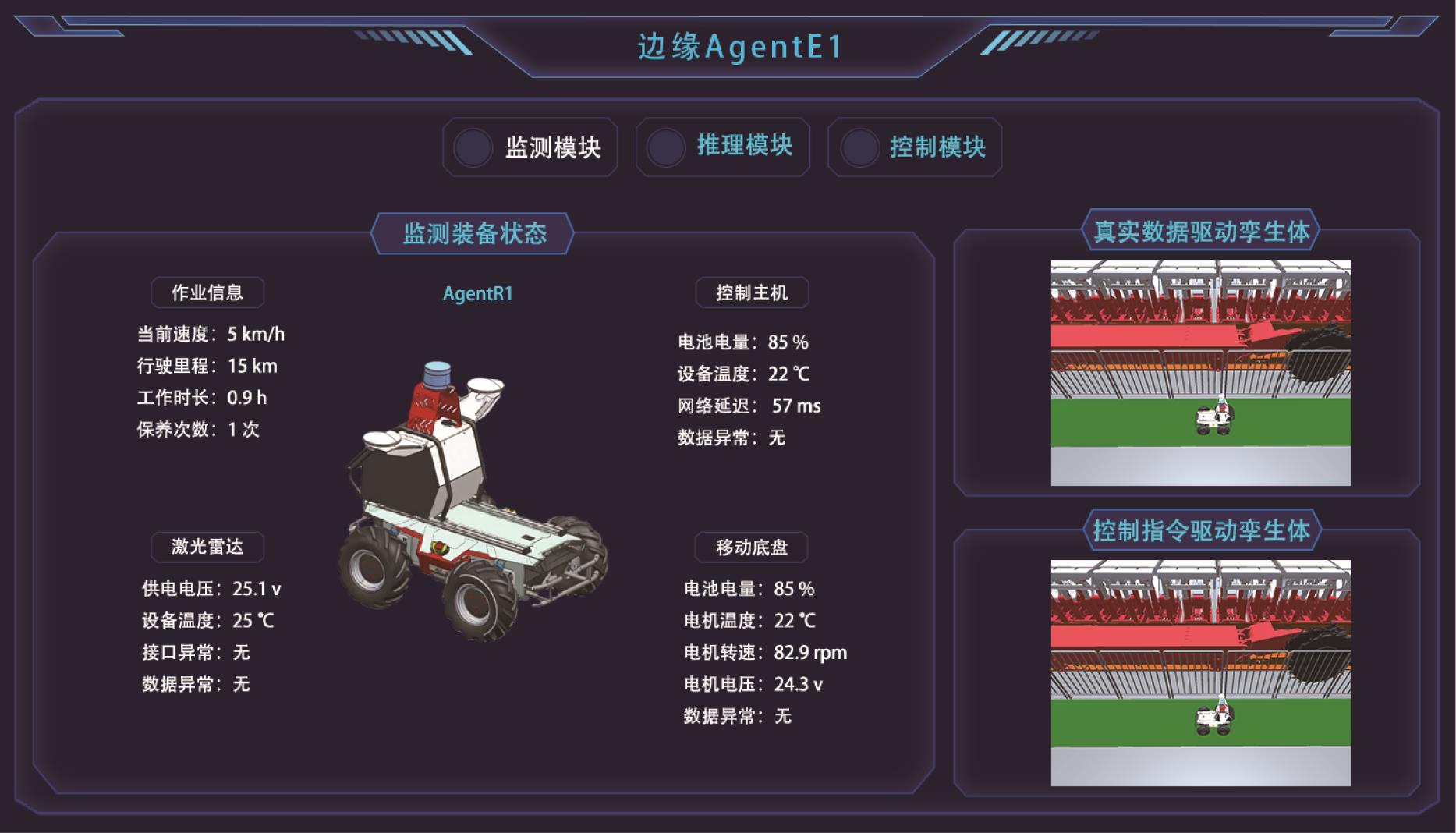
Task: Click the 监测装备状态 panel header
Action: (473, 233)
